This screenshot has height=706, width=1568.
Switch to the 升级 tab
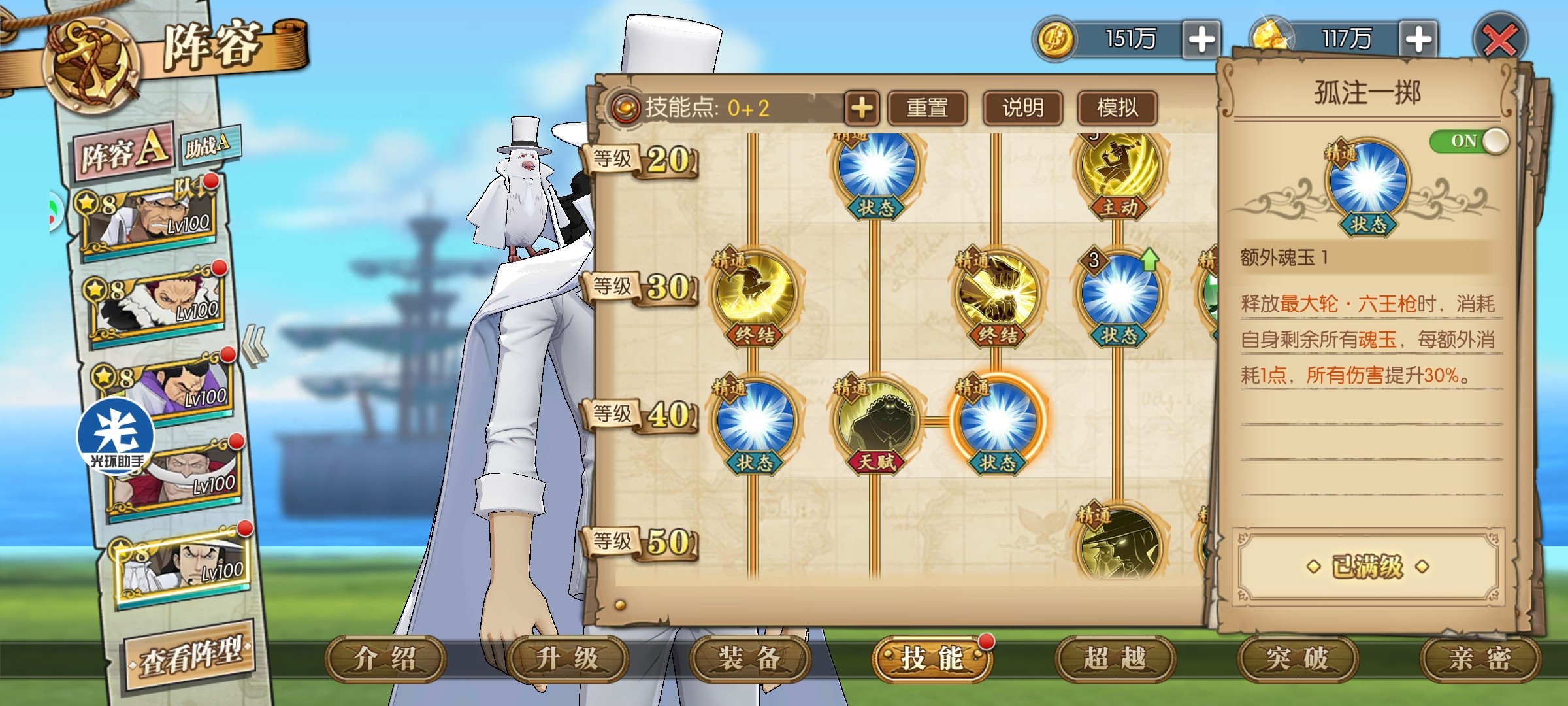point(567,658)
